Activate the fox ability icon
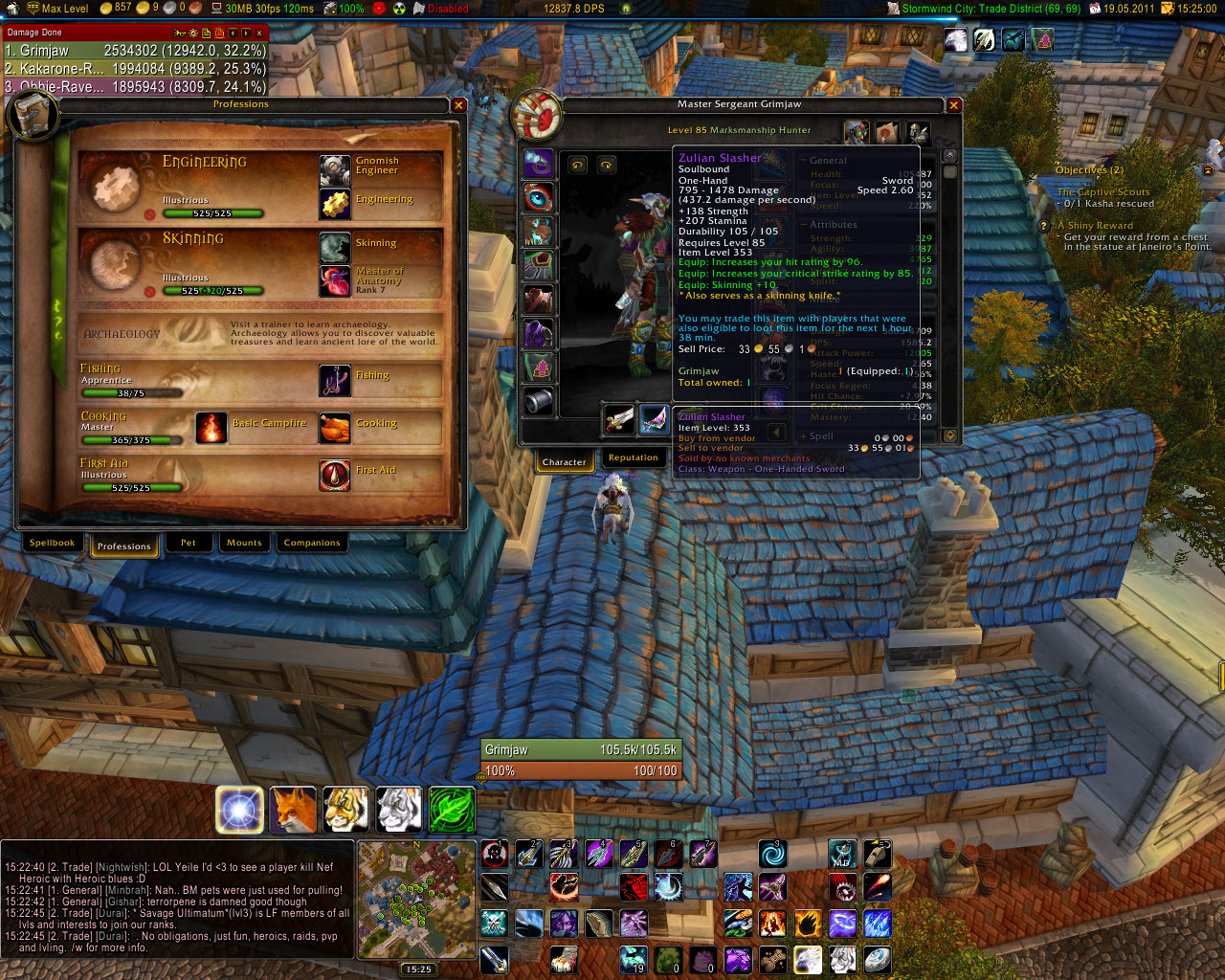1225x980 pixels. tap(293, 810)
